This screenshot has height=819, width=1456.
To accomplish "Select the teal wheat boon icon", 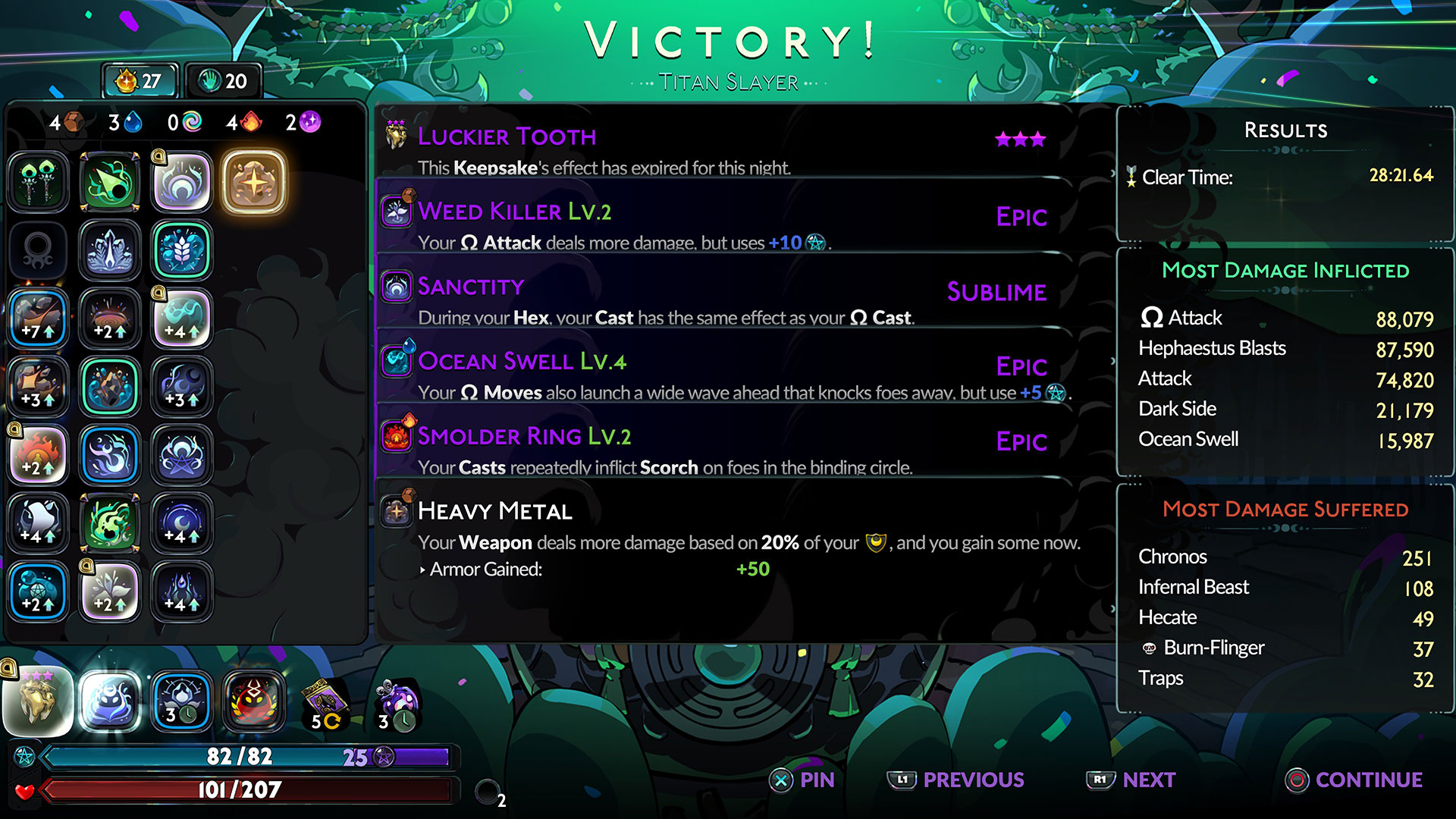I will click(x=182, y=251).
